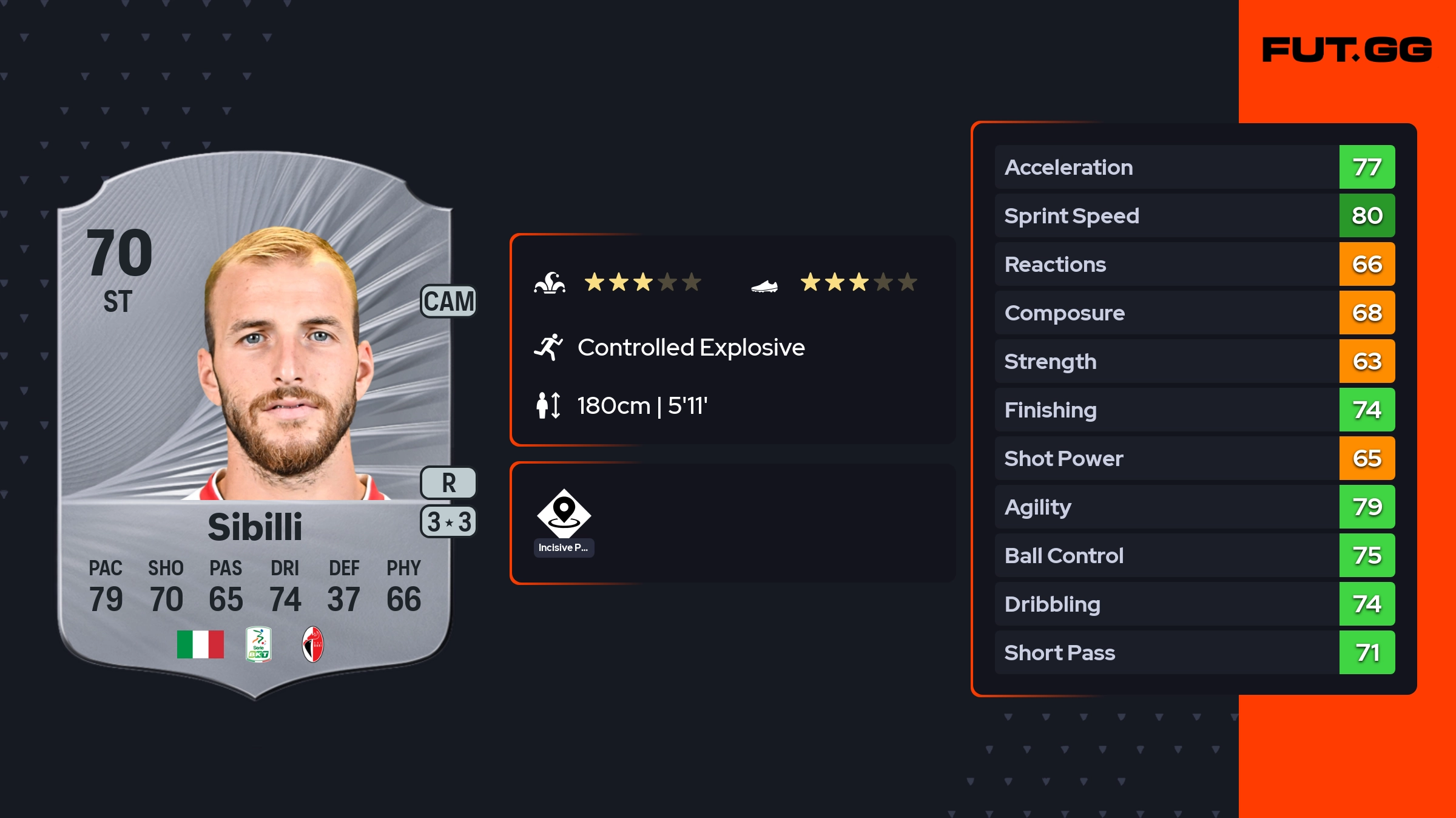Select the Short Pass stat row
The width and height of the screenshot is (1456, 818).
[x=1194, y=652]
